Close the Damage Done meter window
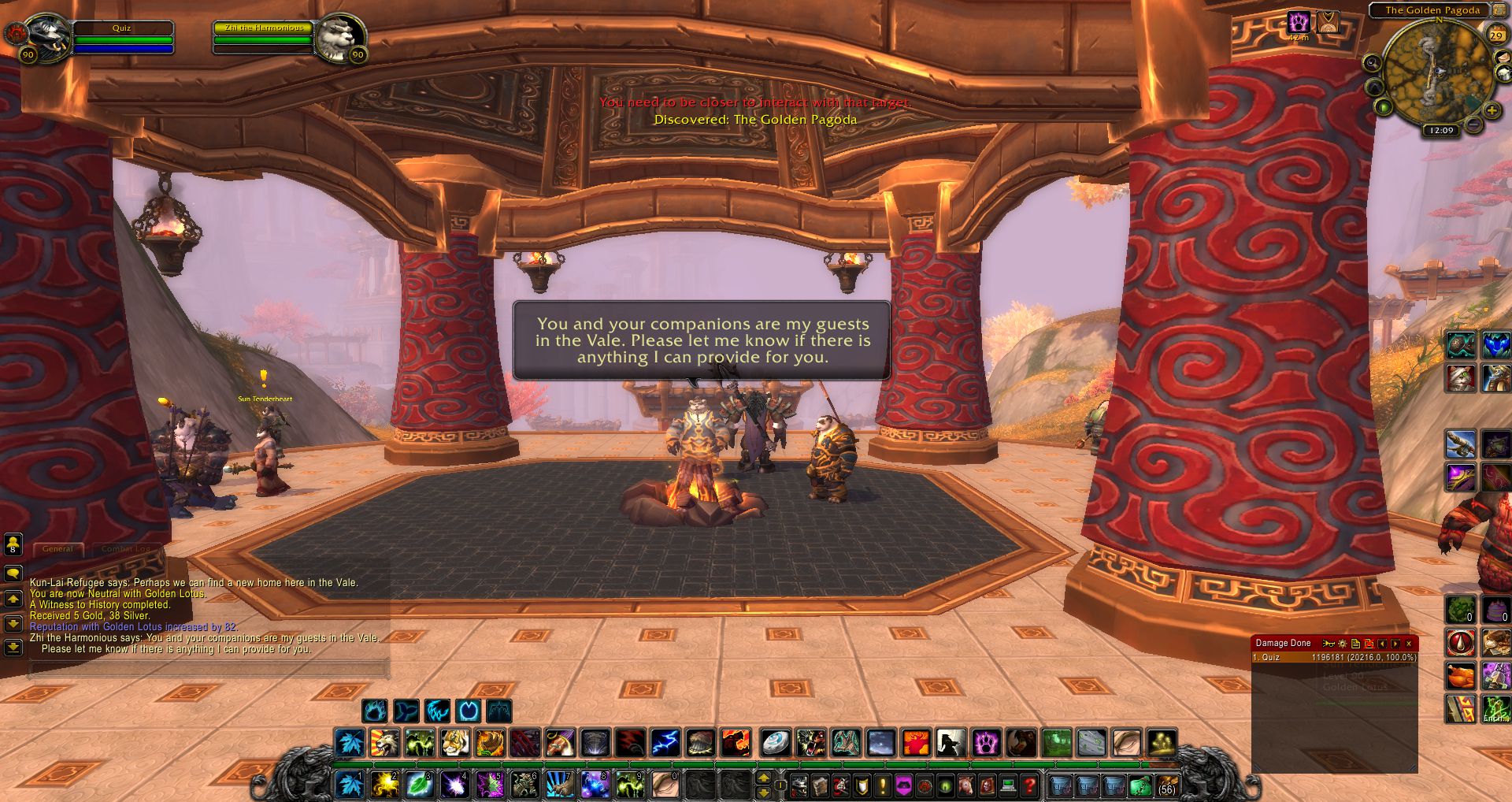1512x802 pixels. (1409, 644)
